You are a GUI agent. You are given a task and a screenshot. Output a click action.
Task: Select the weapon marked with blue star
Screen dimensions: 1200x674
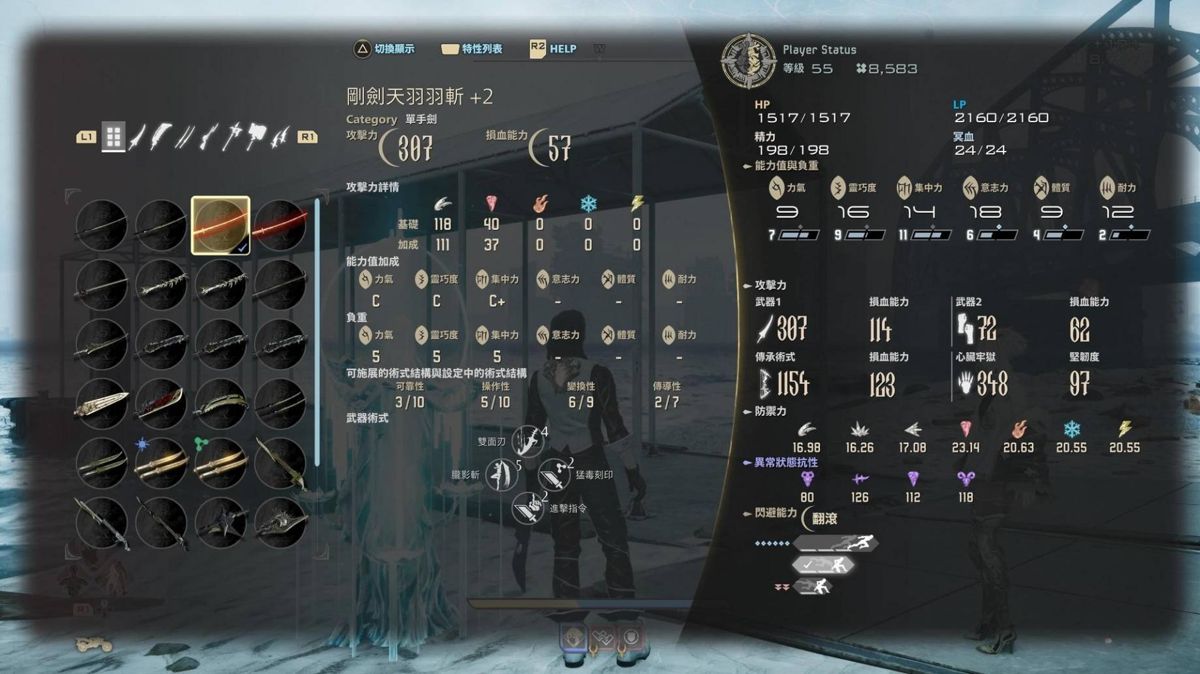click(161, 461)
